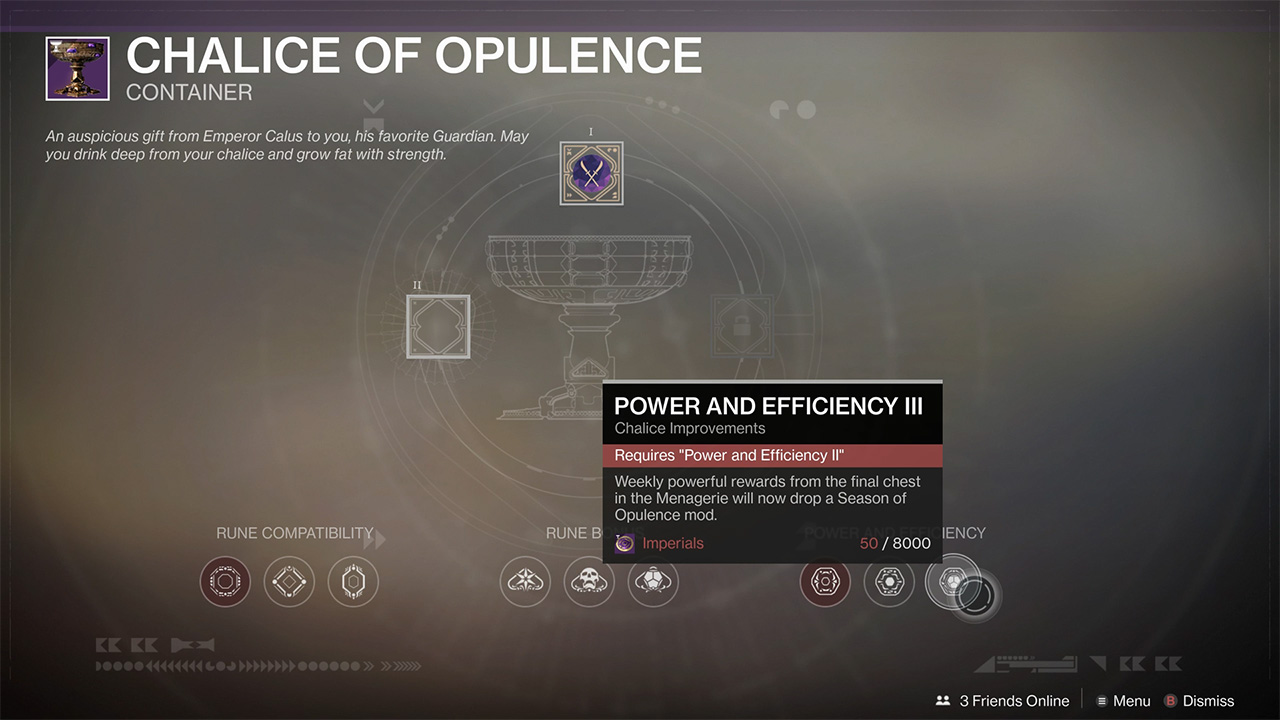Screen dimensions: 1280x720
Task: Select empty rune slot II
Action: pos(438,326)
